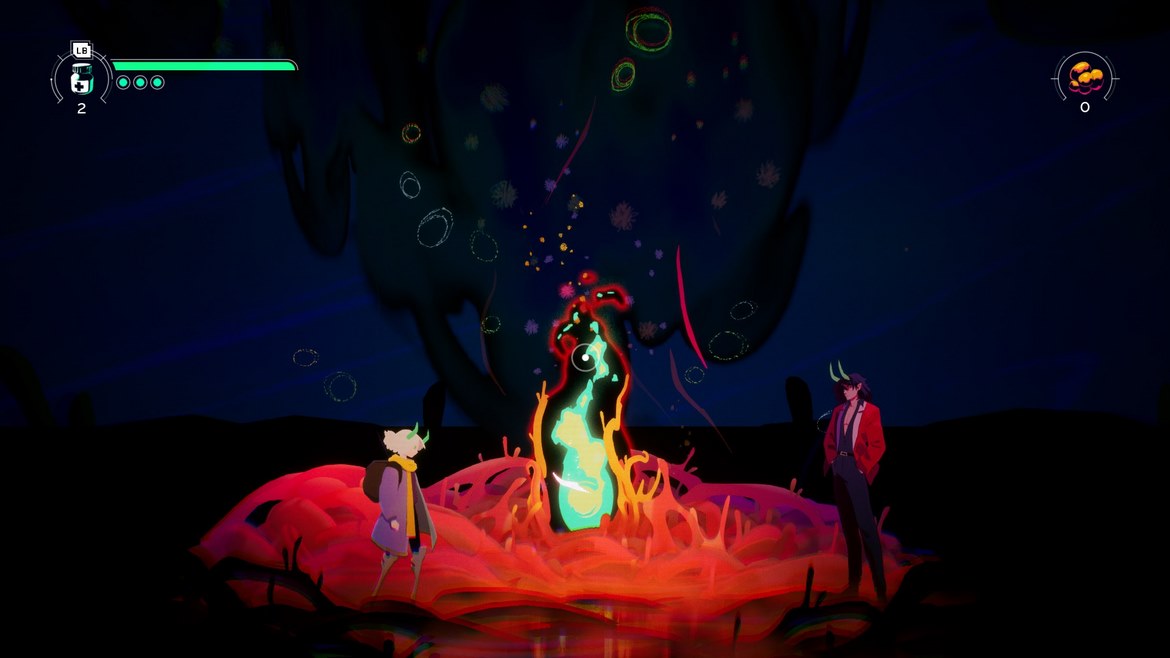Select the healing flask icon
Image resolution: width=1170 pixels, height=658 pixels.
[x=81, y=79]
